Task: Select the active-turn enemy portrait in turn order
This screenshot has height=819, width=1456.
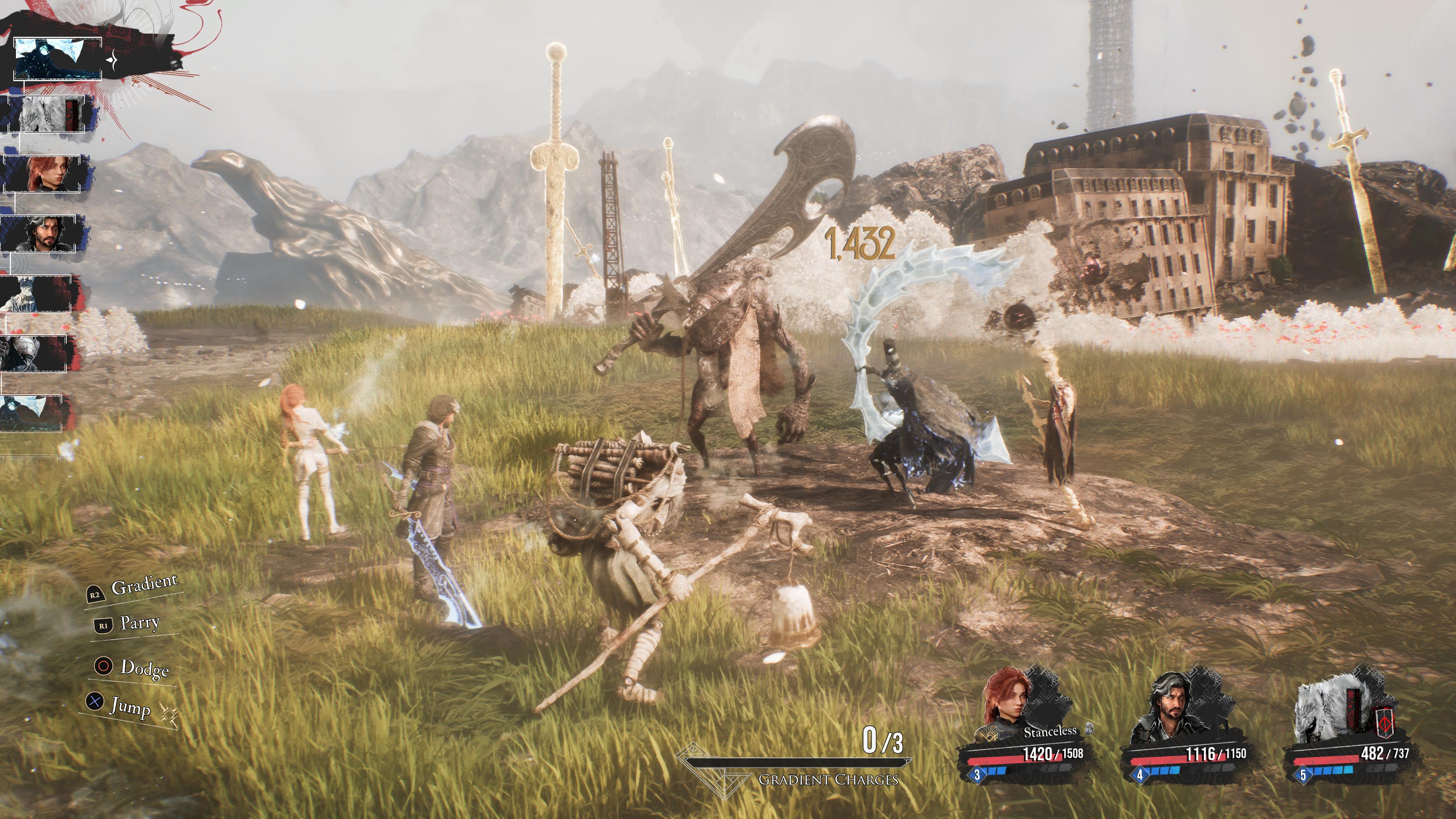Action: click(56, 59)
